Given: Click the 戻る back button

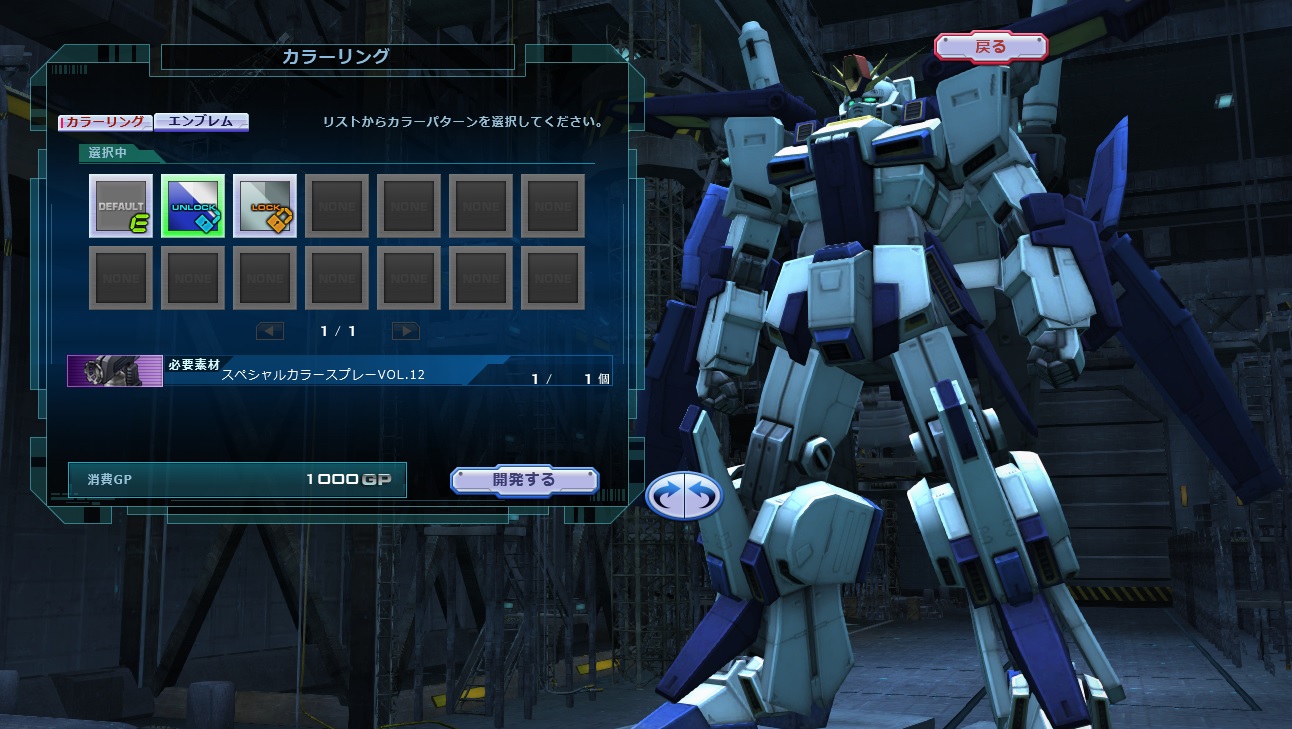Looking at the screenshot, I should pyautogui.click(x=990, y=46).
